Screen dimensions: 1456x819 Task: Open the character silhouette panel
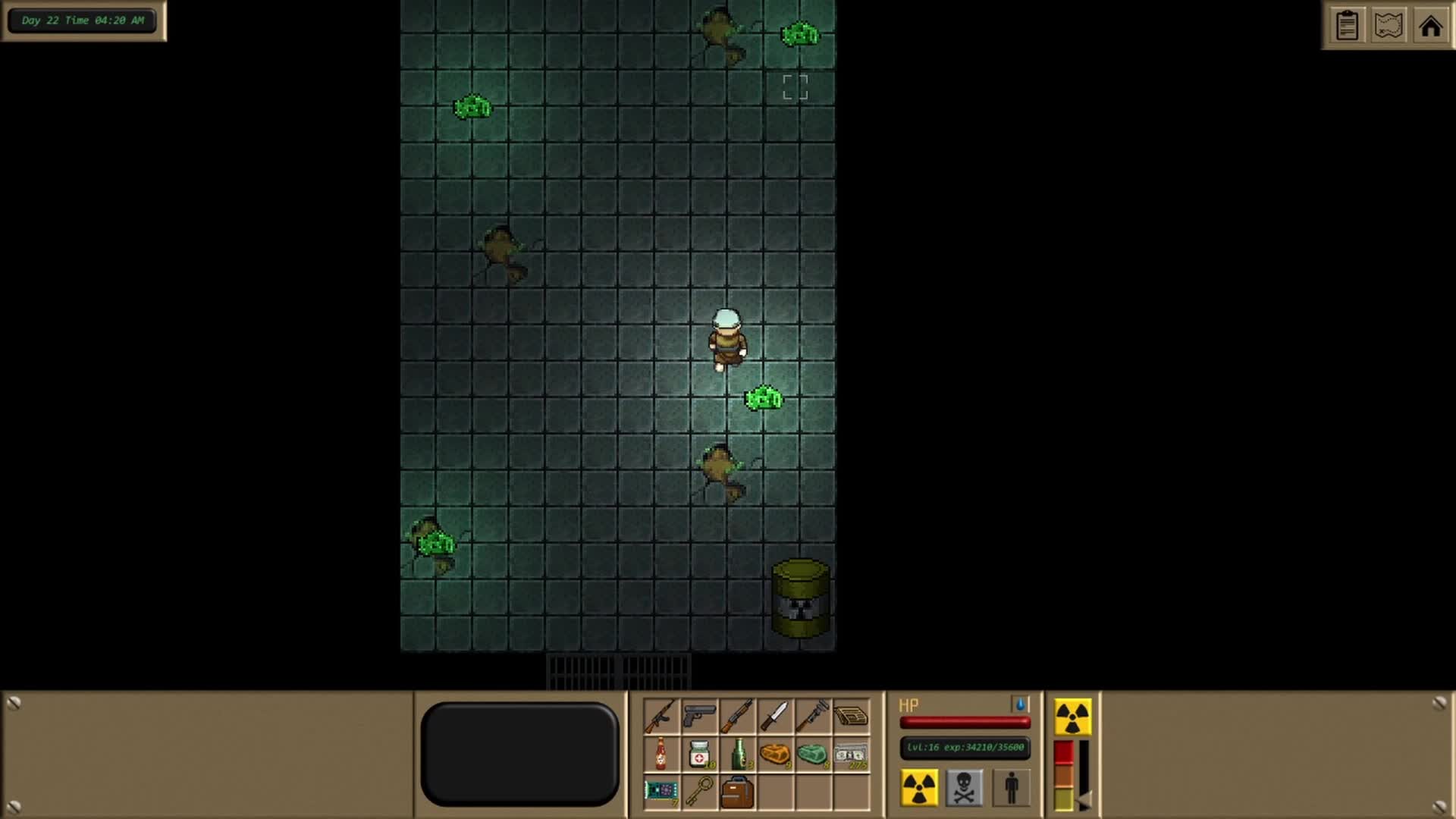tap(1011, 787)
